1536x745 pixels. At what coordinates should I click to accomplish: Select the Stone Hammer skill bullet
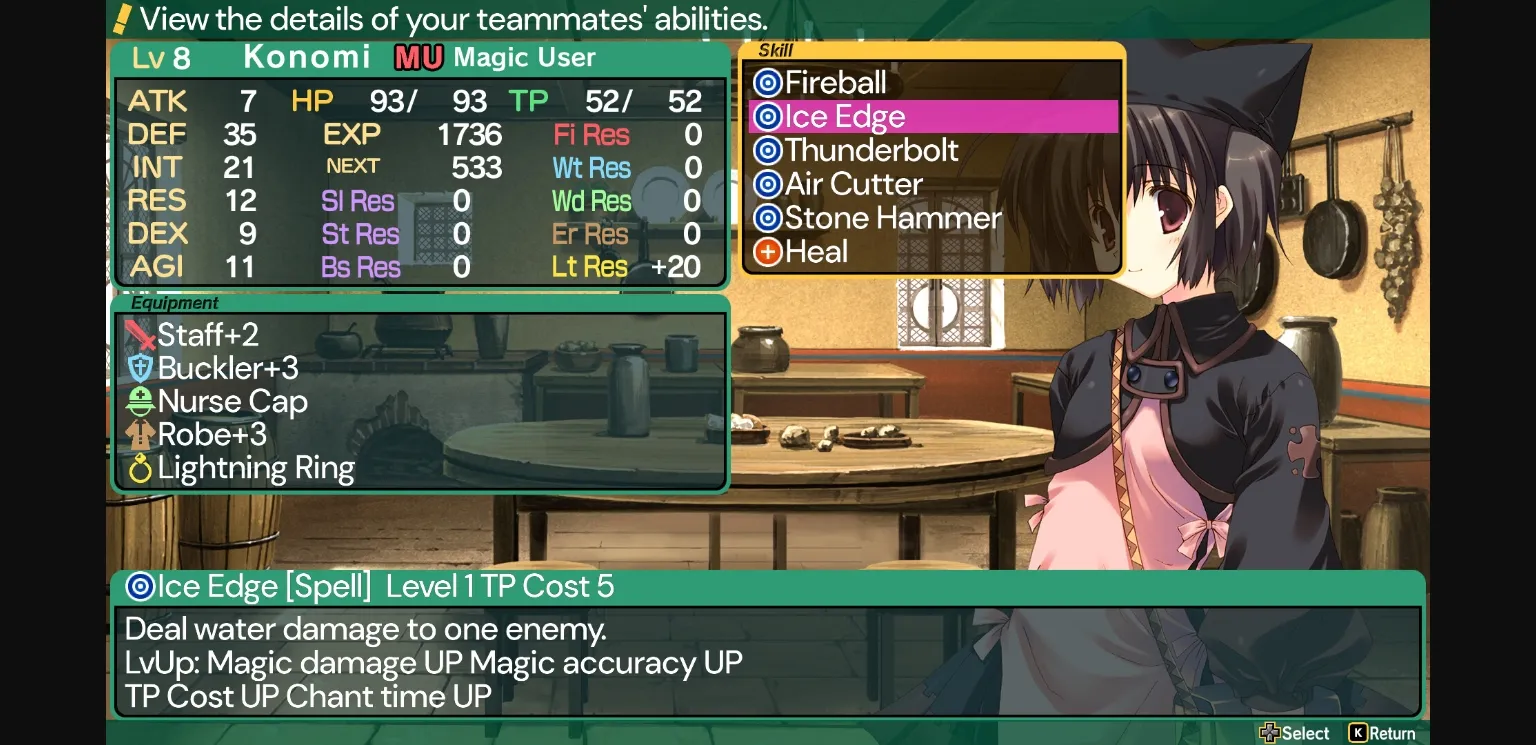(x=767, y=218)
